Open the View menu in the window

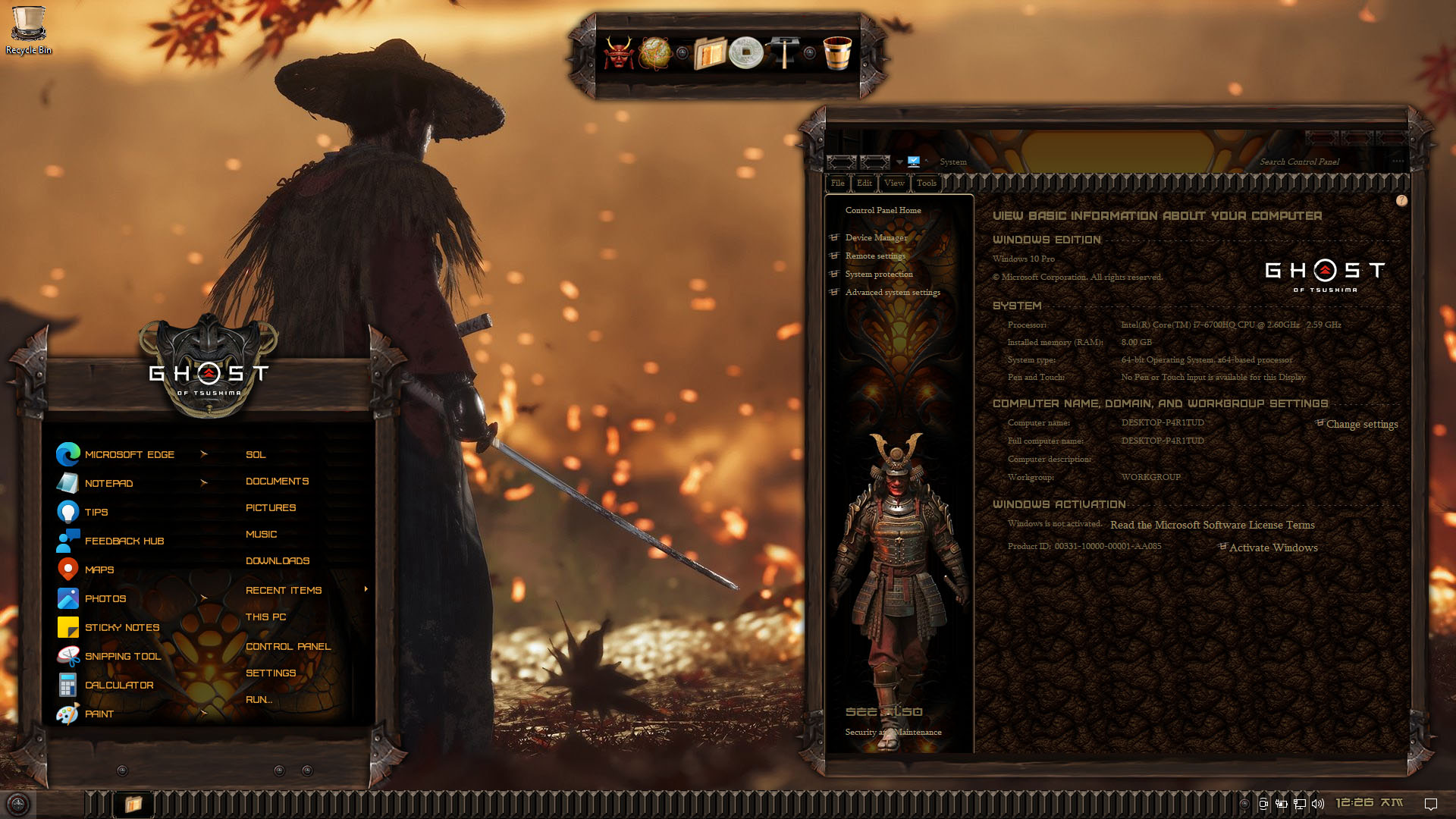pyautogui.click(x=894, y=183)
